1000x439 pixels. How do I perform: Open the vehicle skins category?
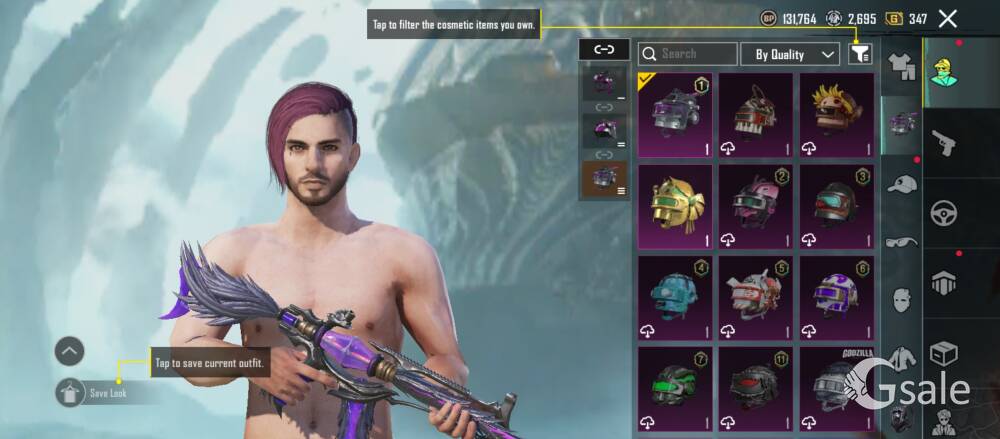[x=943, y=212]
